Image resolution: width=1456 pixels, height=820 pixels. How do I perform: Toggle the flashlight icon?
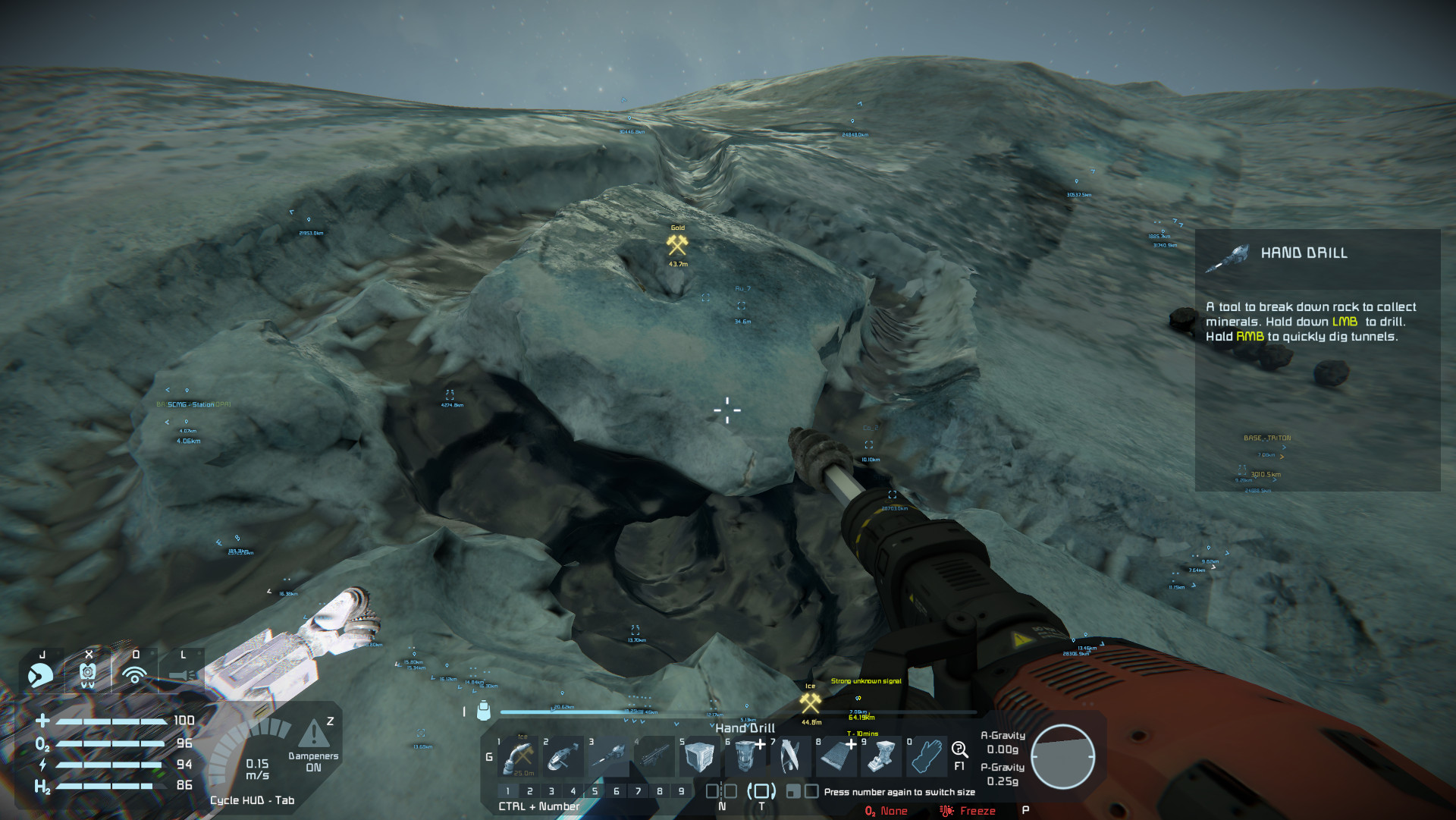tap(182, 674)
